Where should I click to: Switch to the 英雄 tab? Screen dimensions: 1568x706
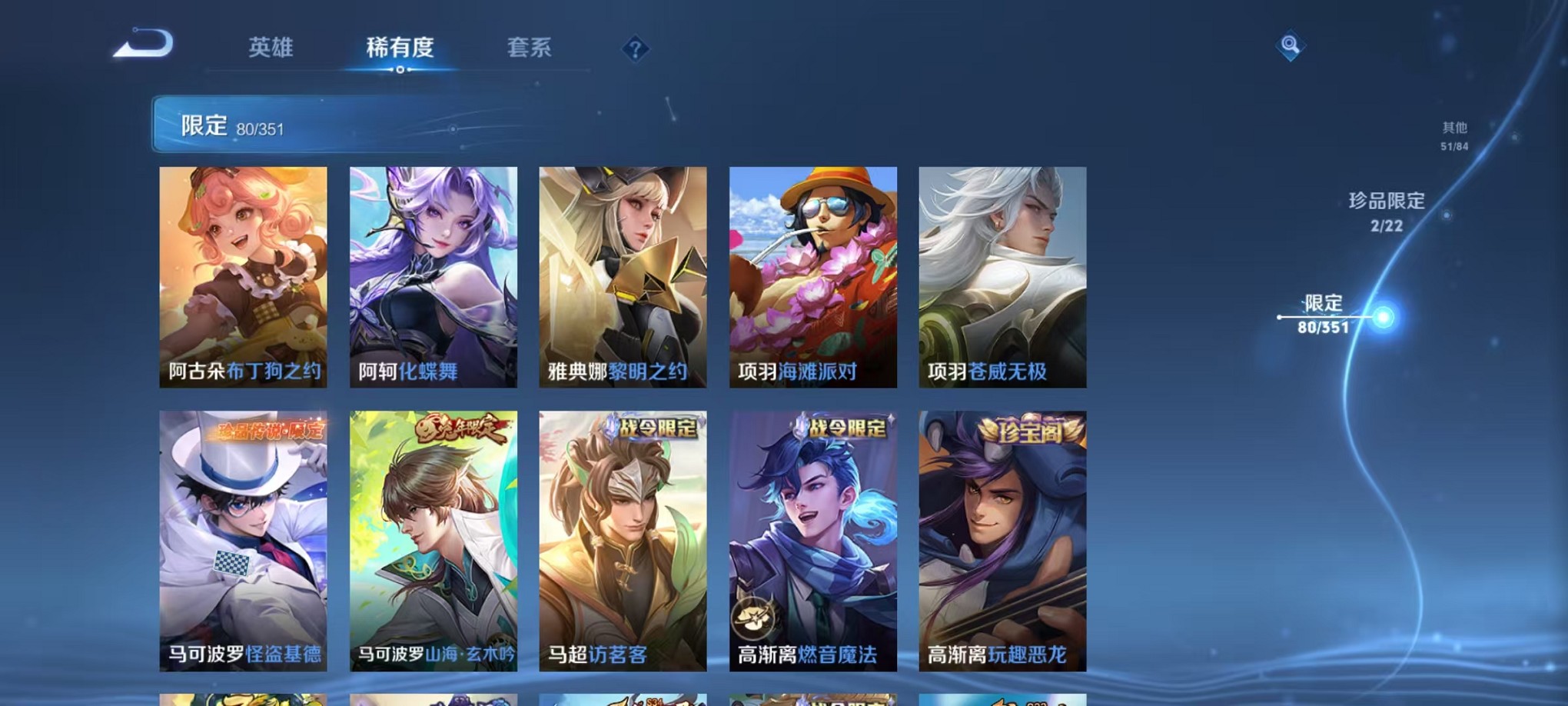pyautogui.click(x=271, y=48)
